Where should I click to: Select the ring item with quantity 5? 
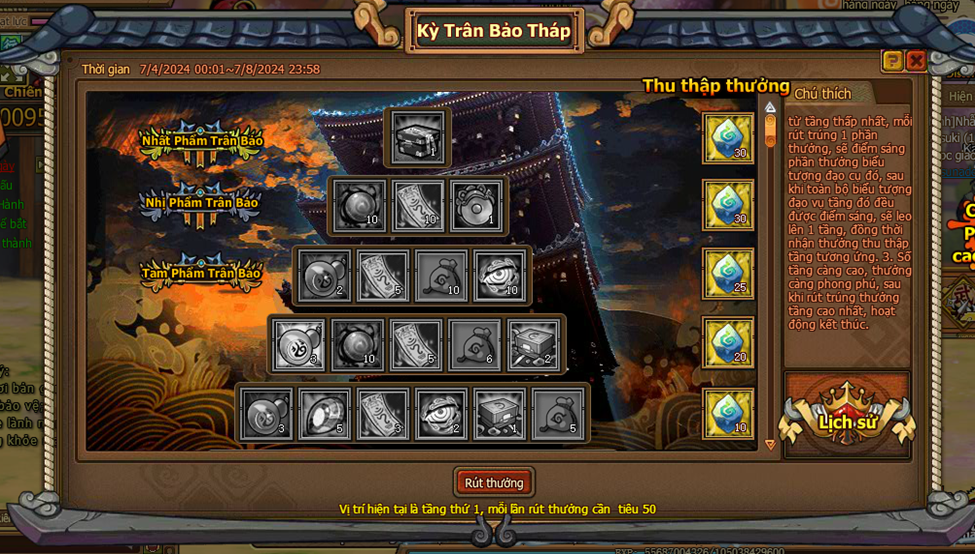324,413
